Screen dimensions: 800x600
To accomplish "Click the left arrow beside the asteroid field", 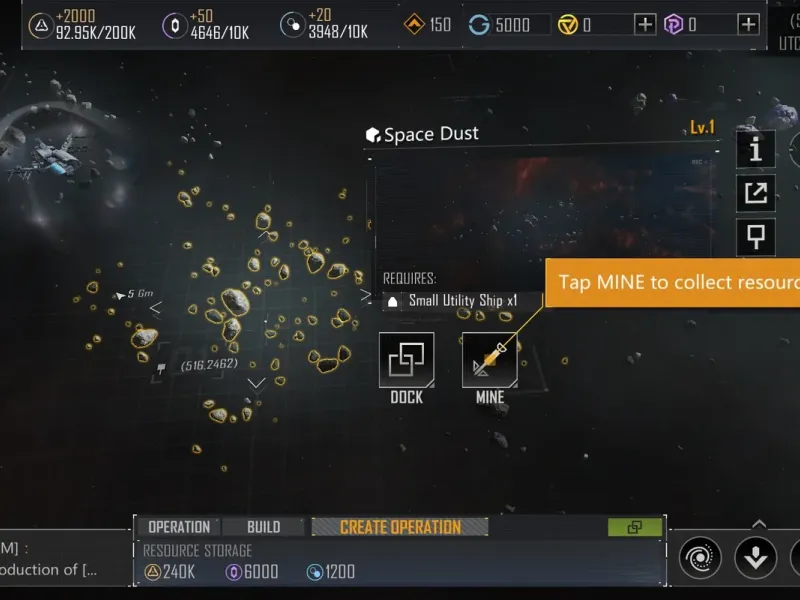I will [x=155, y=308].
